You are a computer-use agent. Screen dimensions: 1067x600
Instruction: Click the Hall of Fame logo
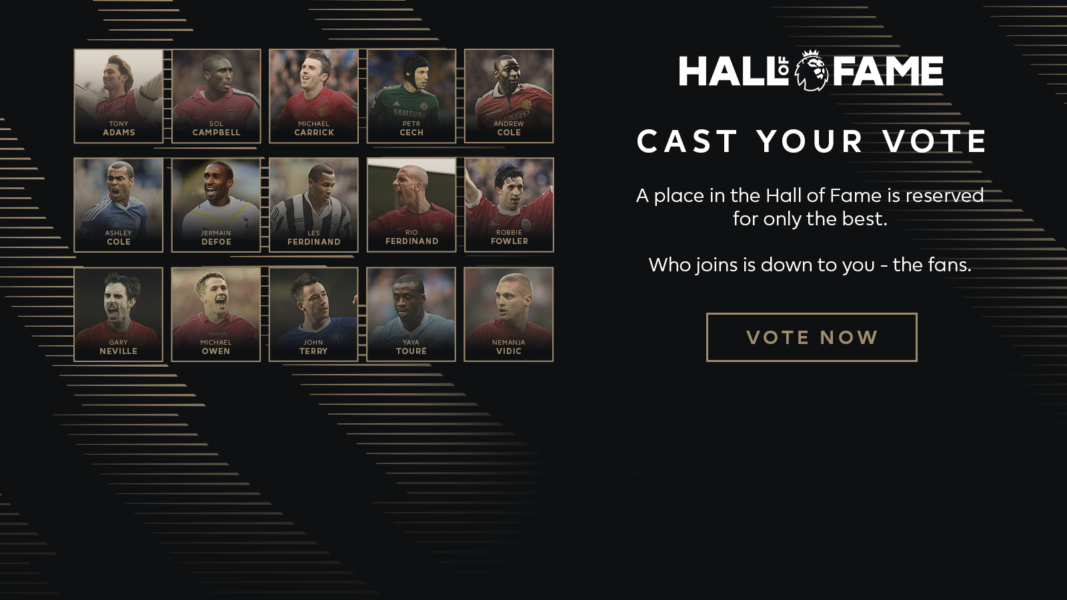pos(811,71)
